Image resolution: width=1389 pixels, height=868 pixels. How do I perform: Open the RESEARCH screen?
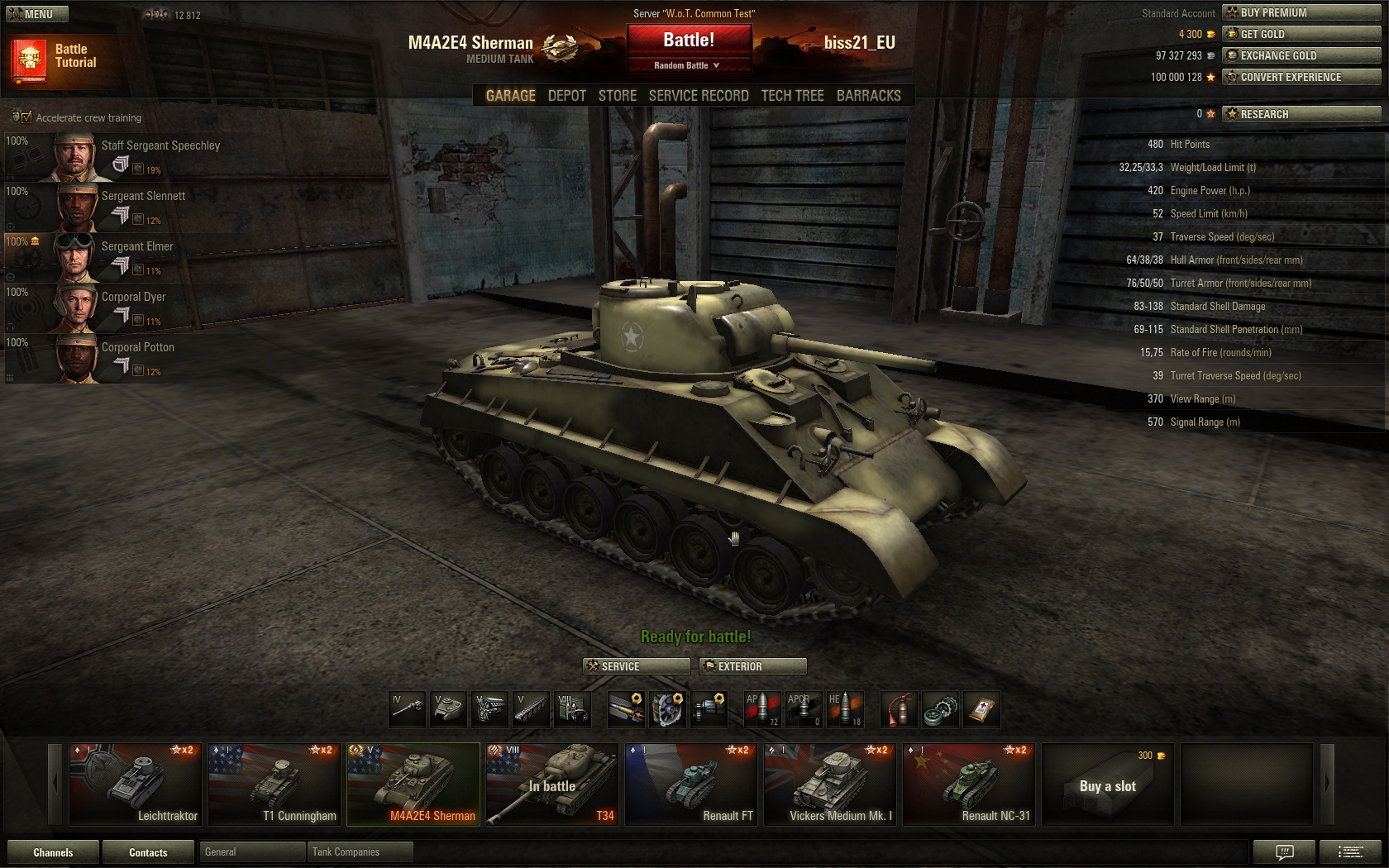(x=1301, y=114)
